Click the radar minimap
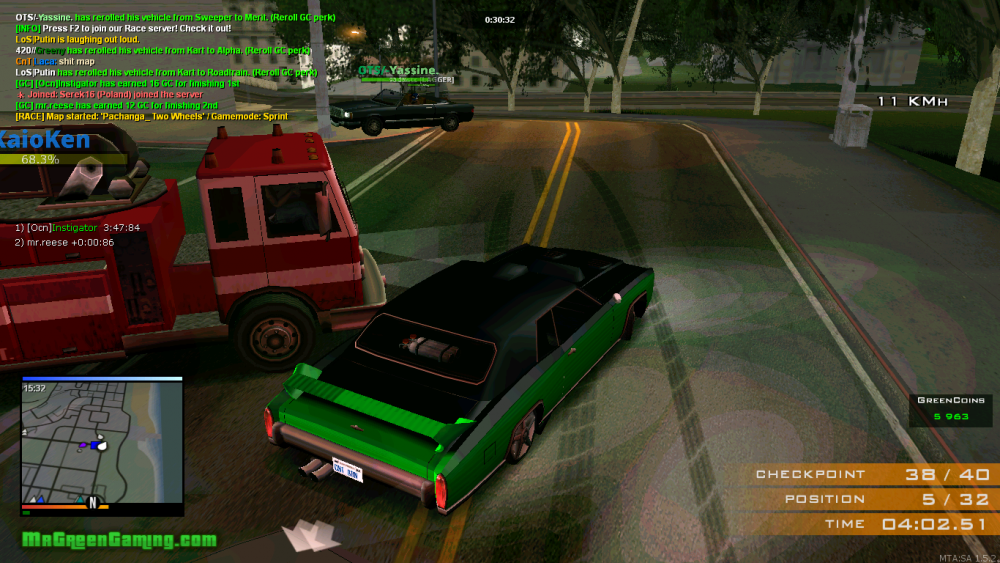This screenshot has width=1000, height=563. [x=102, y=446]
